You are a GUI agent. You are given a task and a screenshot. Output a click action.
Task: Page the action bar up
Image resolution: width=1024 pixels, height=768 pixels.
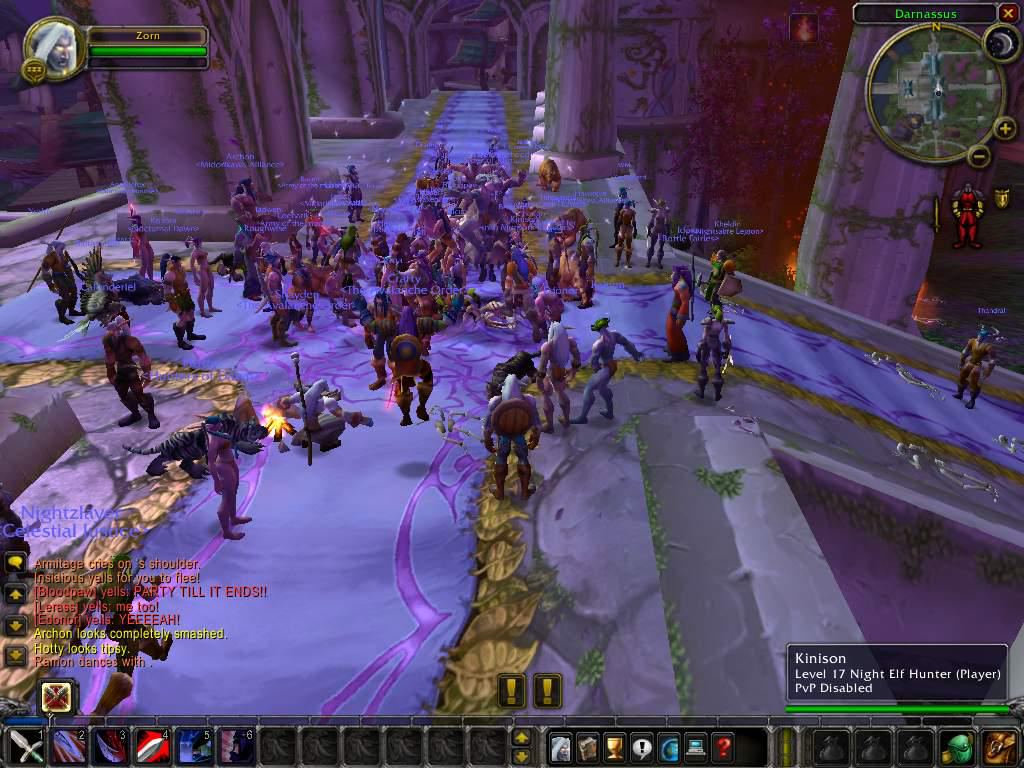(x=521, y=738)
